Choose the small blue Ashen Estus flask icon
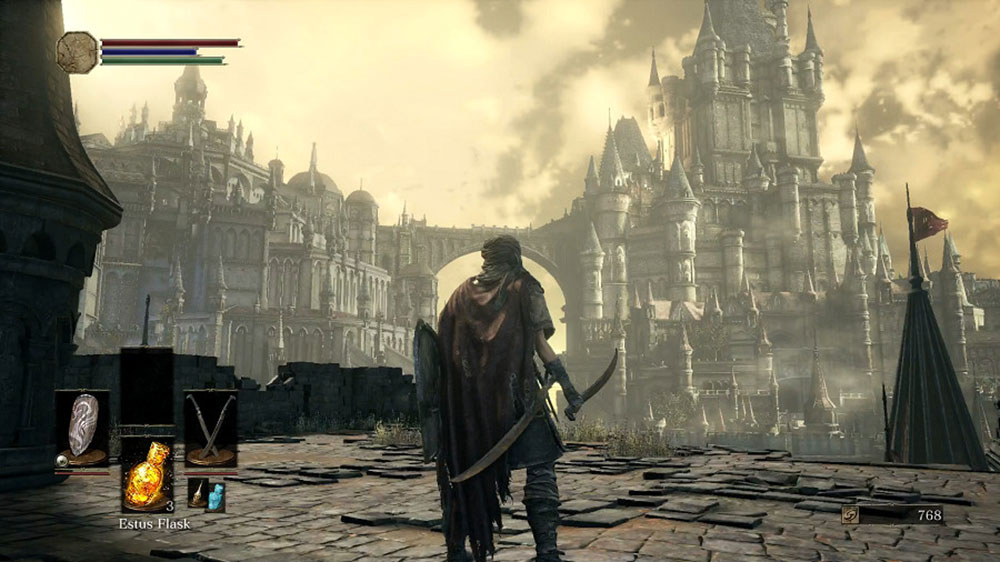 [216, 494]
